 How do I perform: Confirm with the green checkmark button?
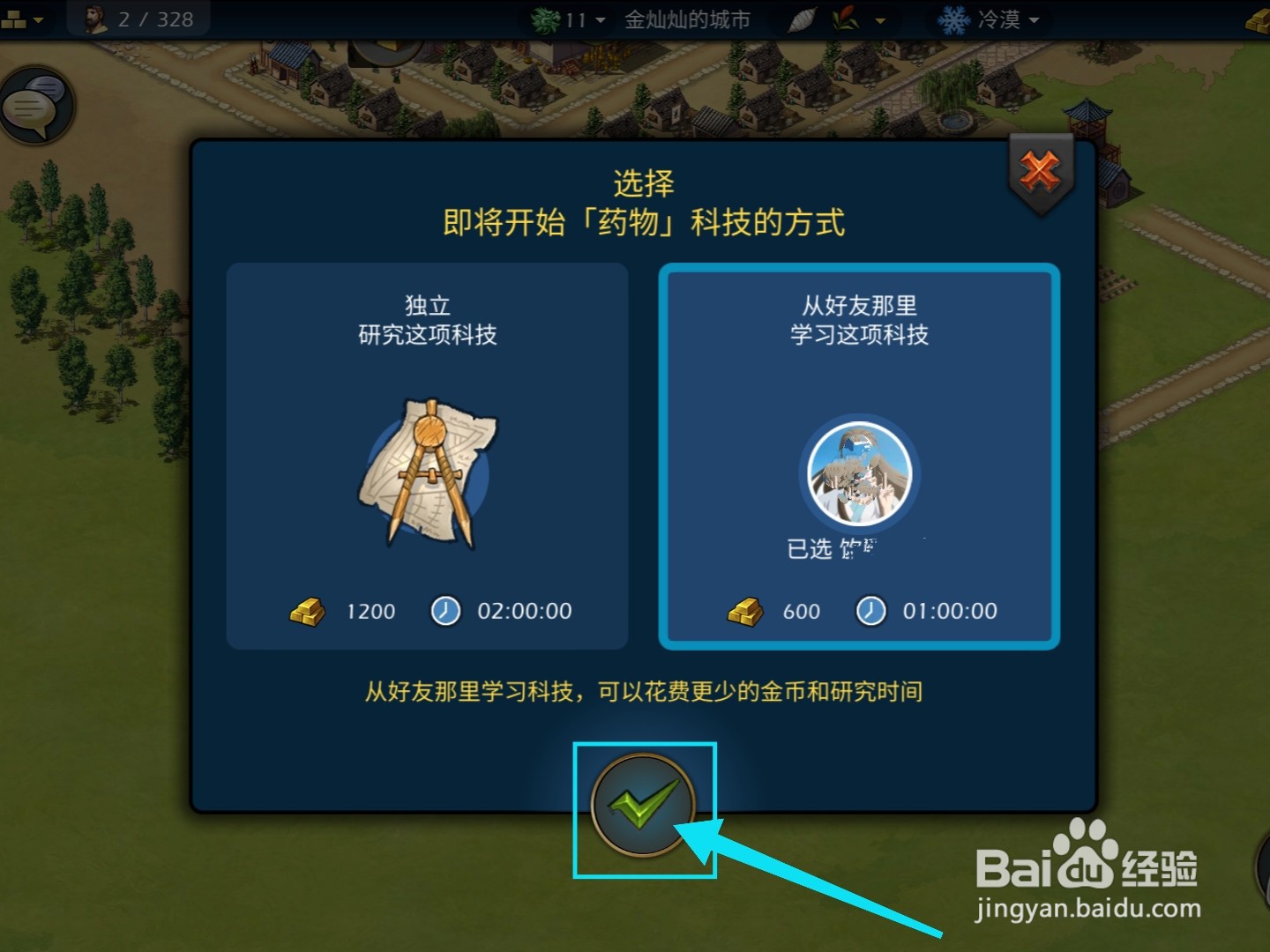pyautogui.click(x=645, y=807)
